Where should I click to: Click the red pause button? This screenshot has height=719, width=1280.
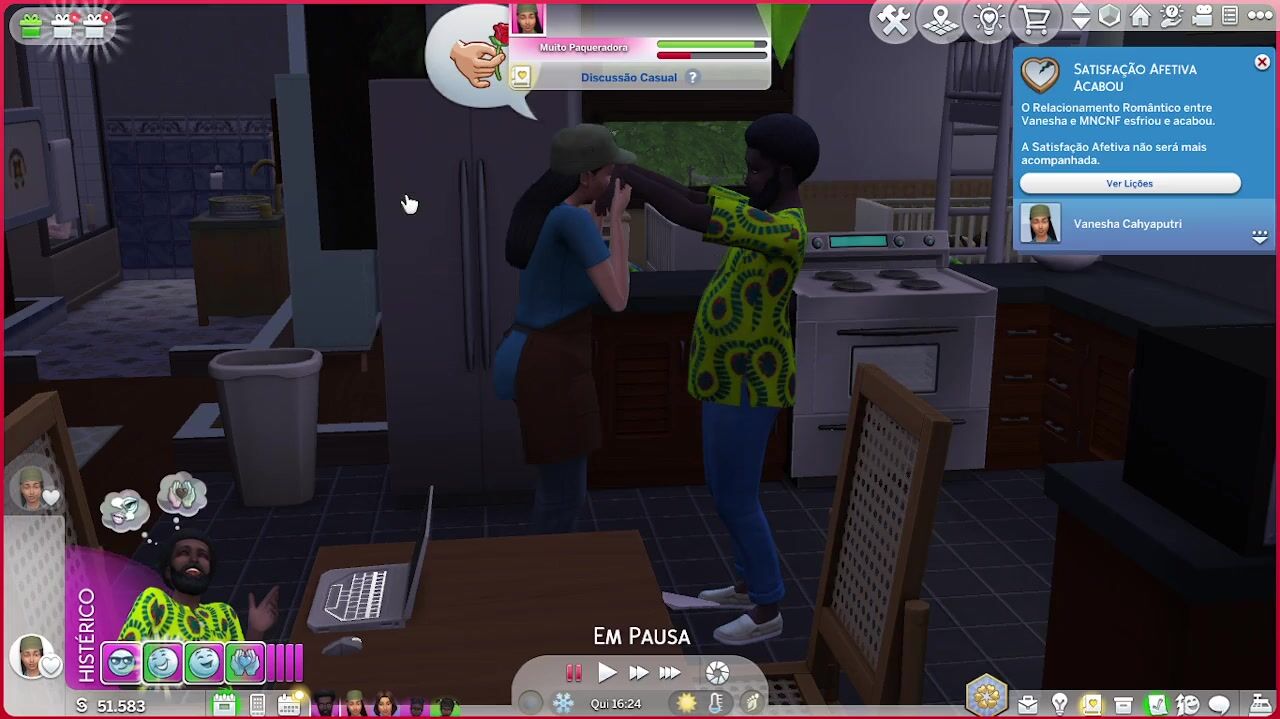coord(574,673)
